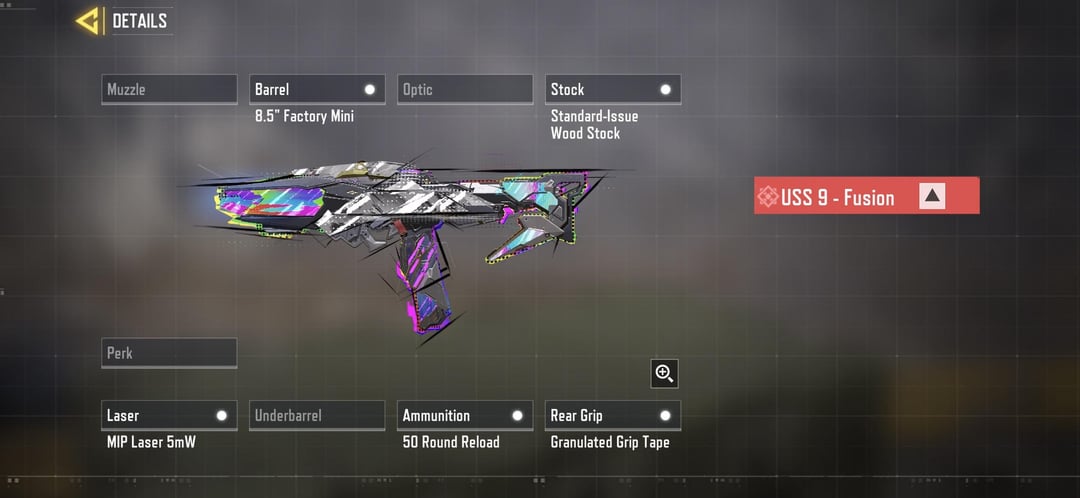Open the Barrel attachment slot
The height and width of the screenshot is (498, 1080).
[x=317, y=89]
